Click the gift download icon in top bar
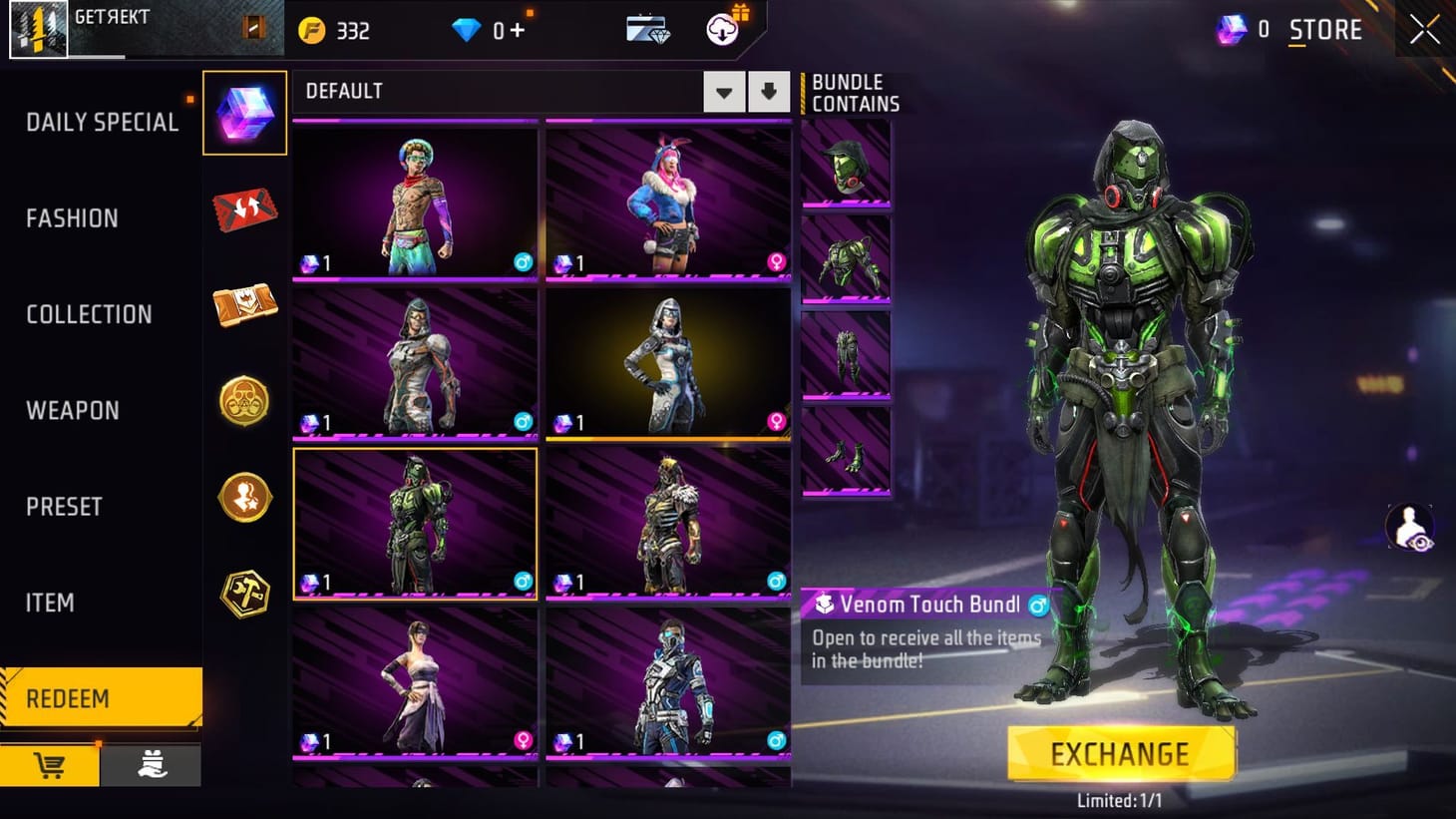Image resolution: width=1456 pixels, height=819 pixels. click(723, 29)
